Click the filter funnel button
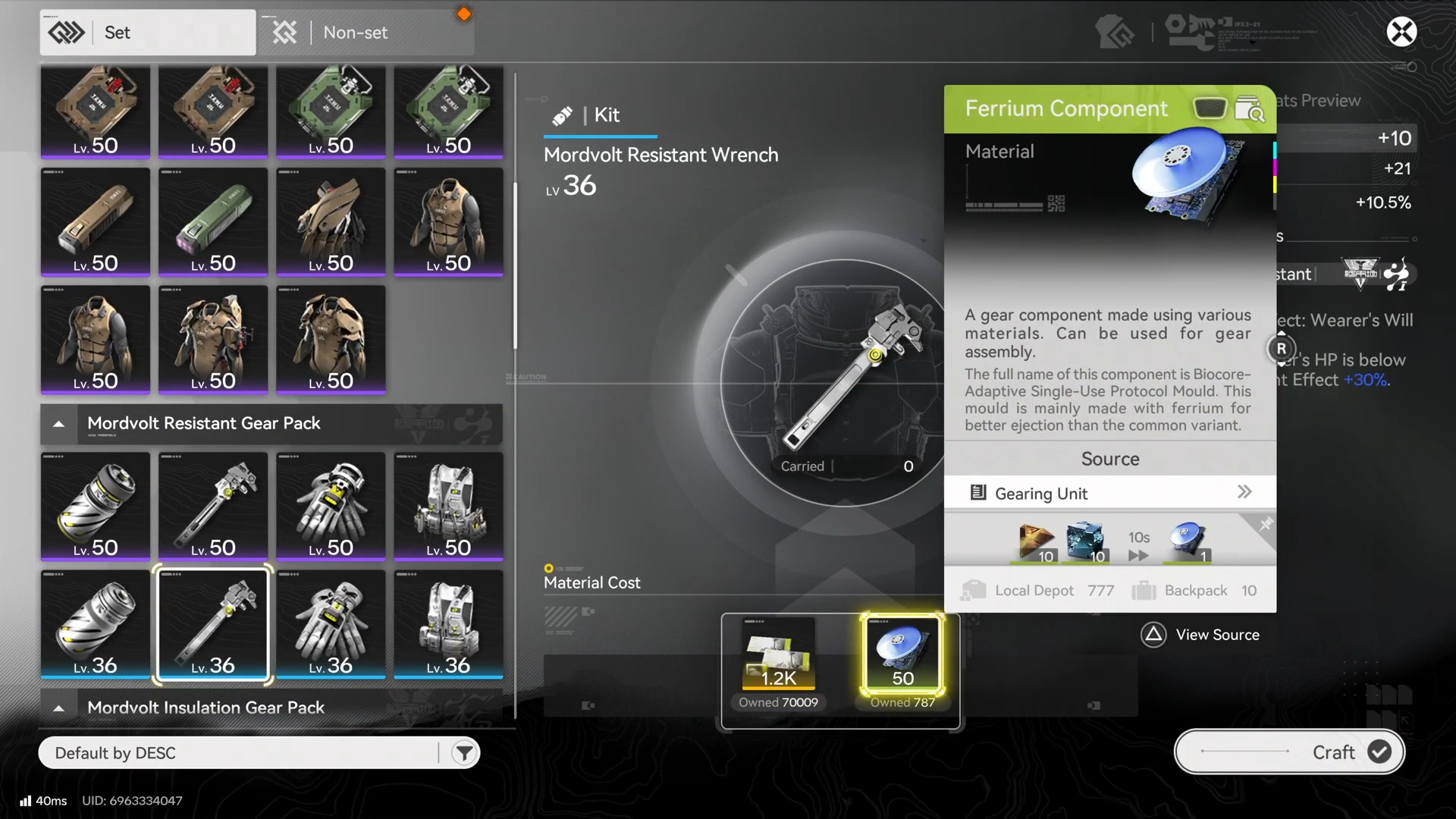Screen dimensions: 1456x819 coord(463,753)
